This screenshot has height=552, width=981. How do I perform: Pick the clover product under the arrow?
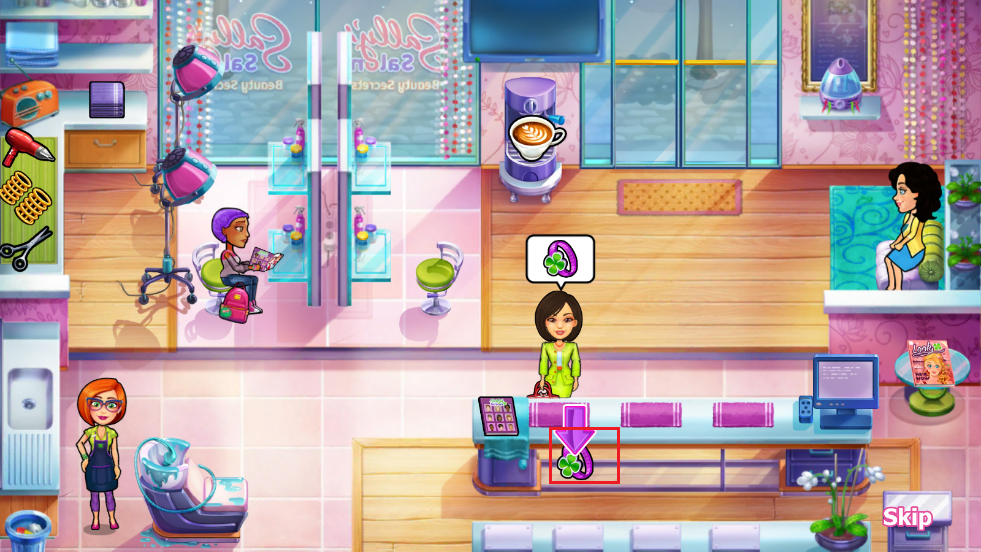point(579,460)
